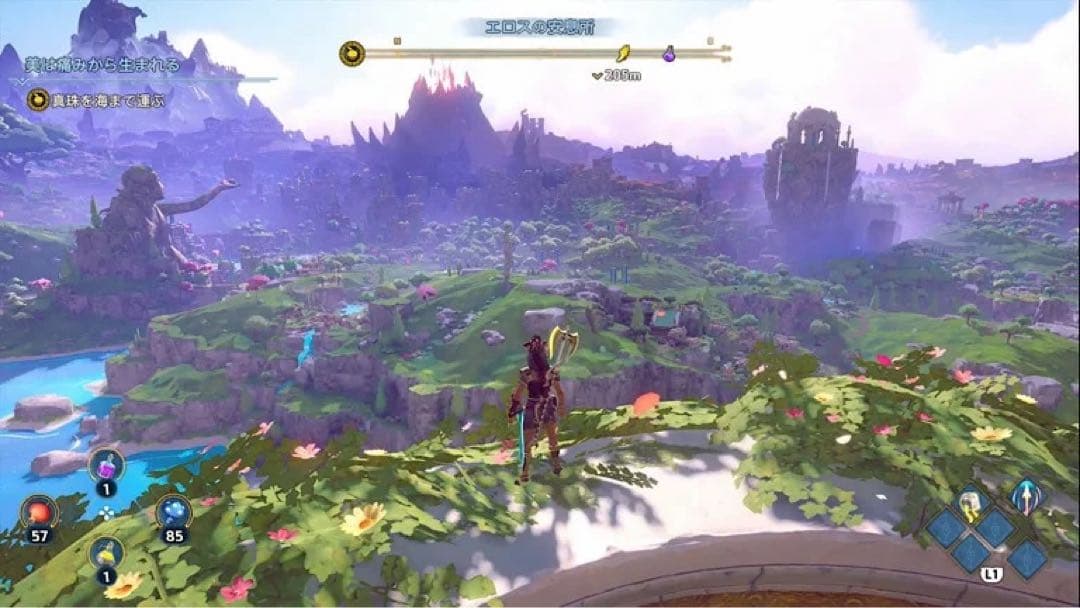
Task: Activate the golden fist godly power
Action: (x=969, y=506)
